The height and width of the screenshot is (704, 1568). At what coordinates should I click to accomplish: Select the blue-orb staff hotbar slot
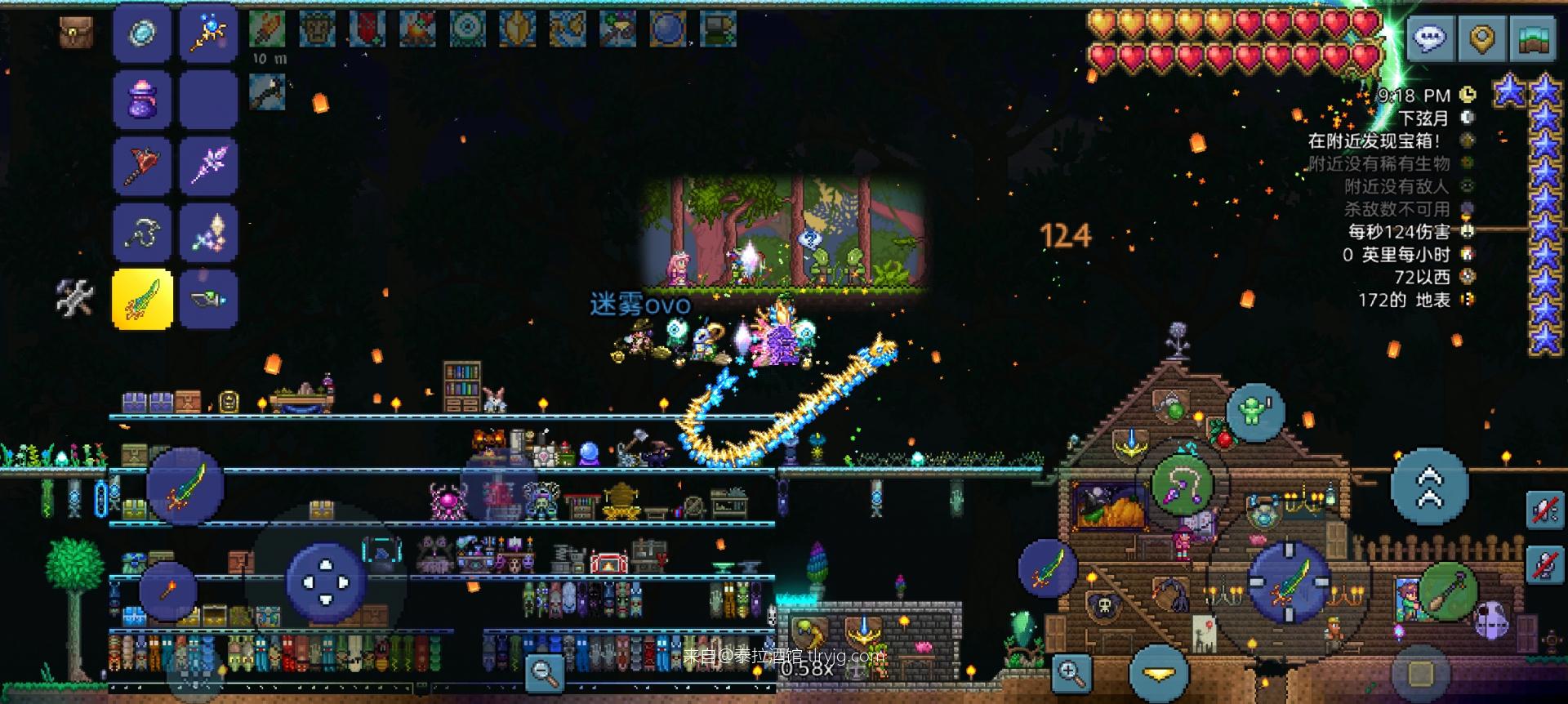(208, 33)
